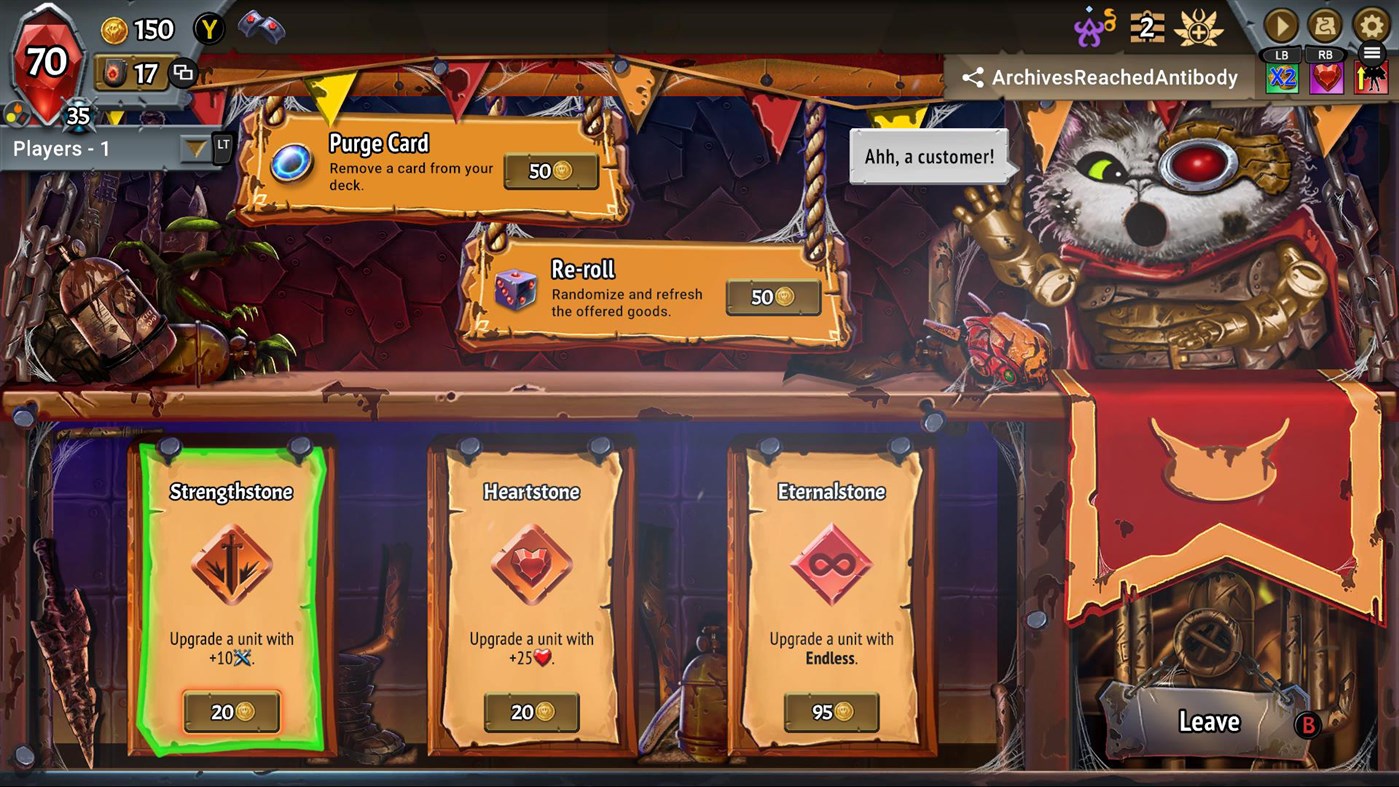1399x787 pixels.
Task: Select the X2 green mutator icon
Action: tap(1282, 78)
